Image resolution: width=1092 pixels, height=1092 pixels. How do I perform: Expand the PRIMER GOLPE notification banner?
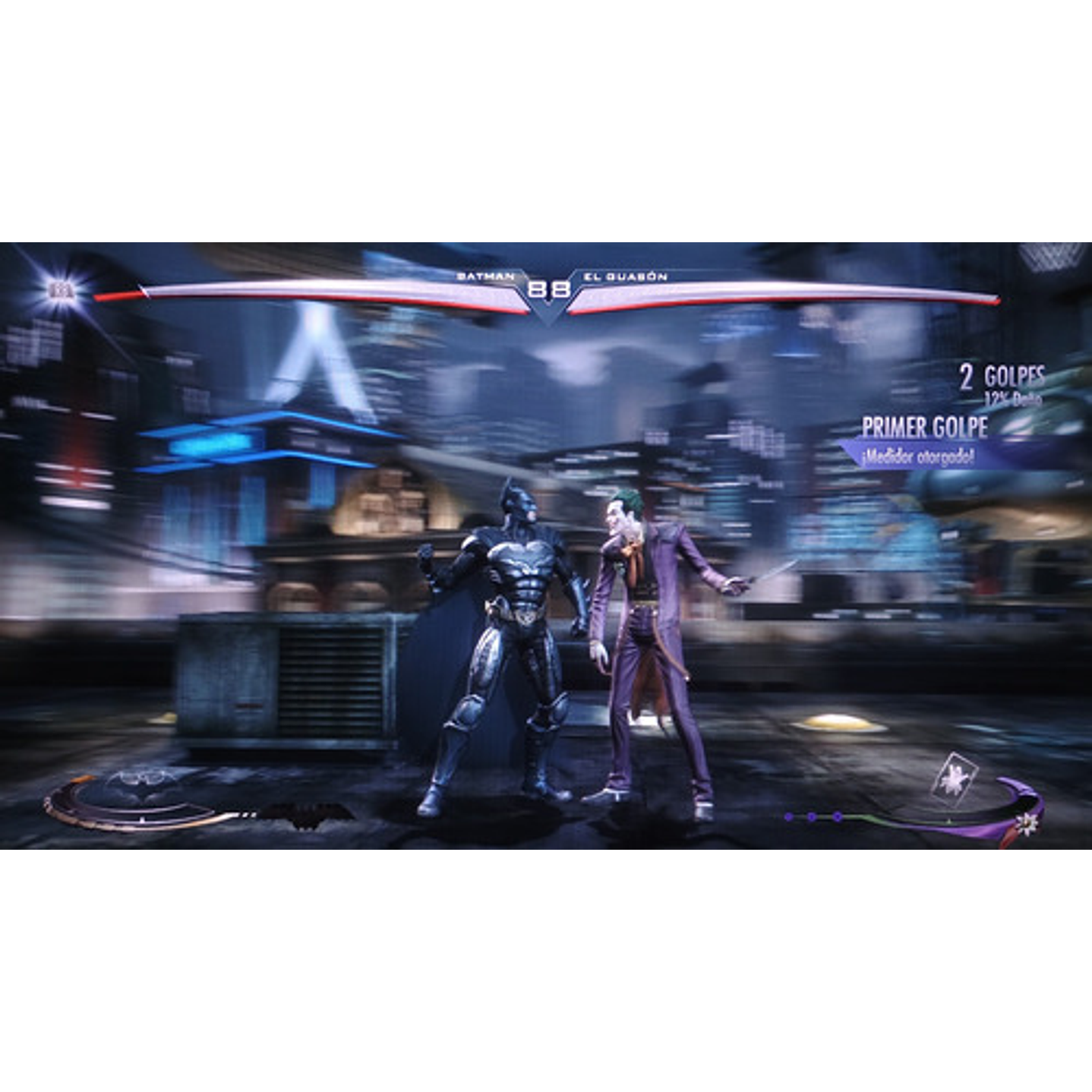pos(925,428)
